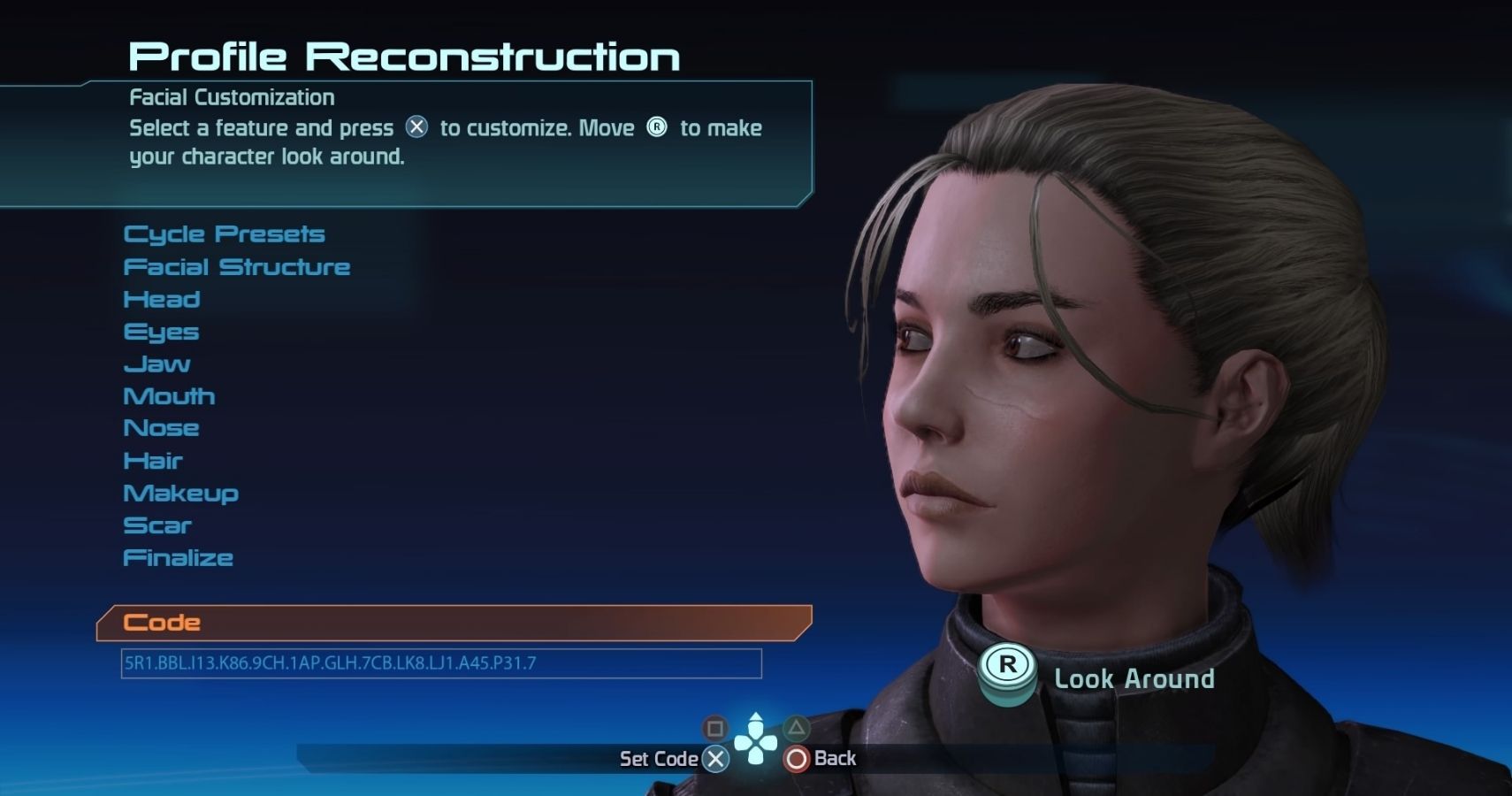Finalize the character's appearance
The image size is (1512, 796).
pyautogui.click(x=178, y=558)
